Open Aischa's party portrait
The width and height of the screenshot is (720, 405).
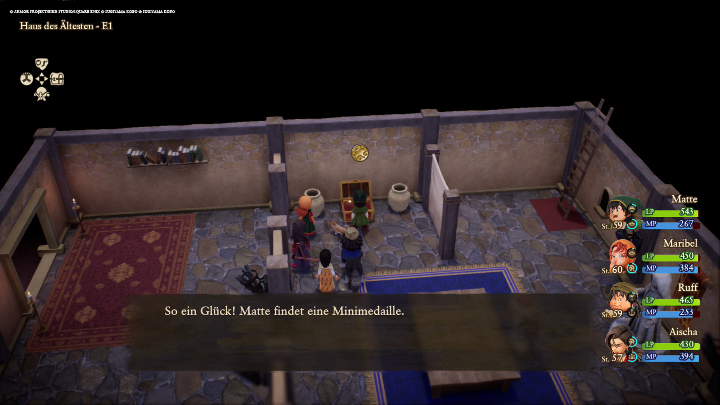click(x=619, y=345)
